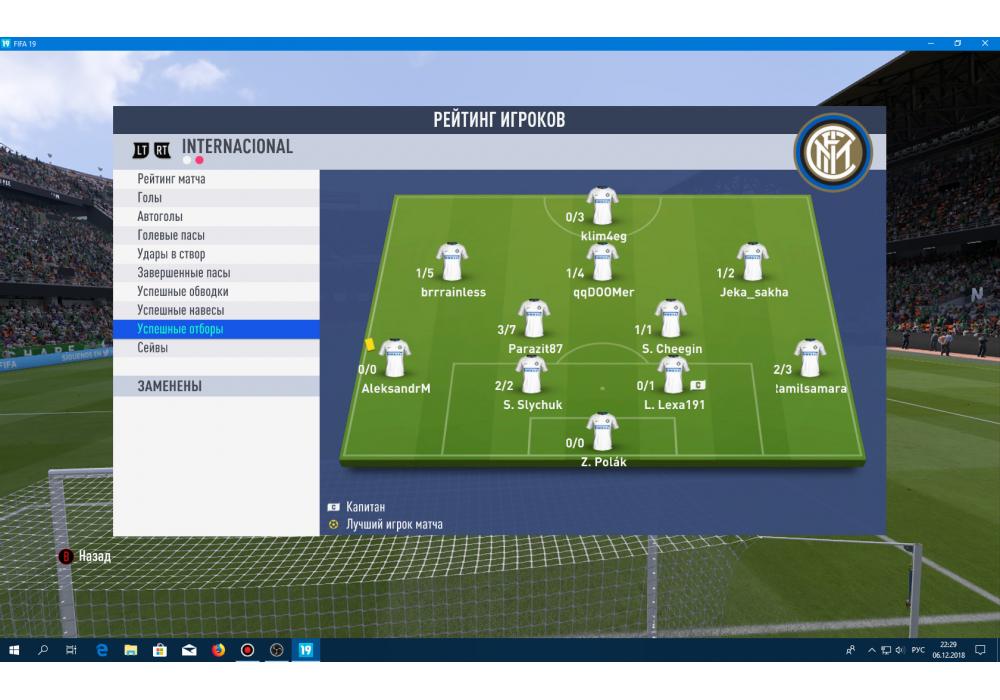
Task: Select Удары в створ in the list
Action: (x=215, y=254)
